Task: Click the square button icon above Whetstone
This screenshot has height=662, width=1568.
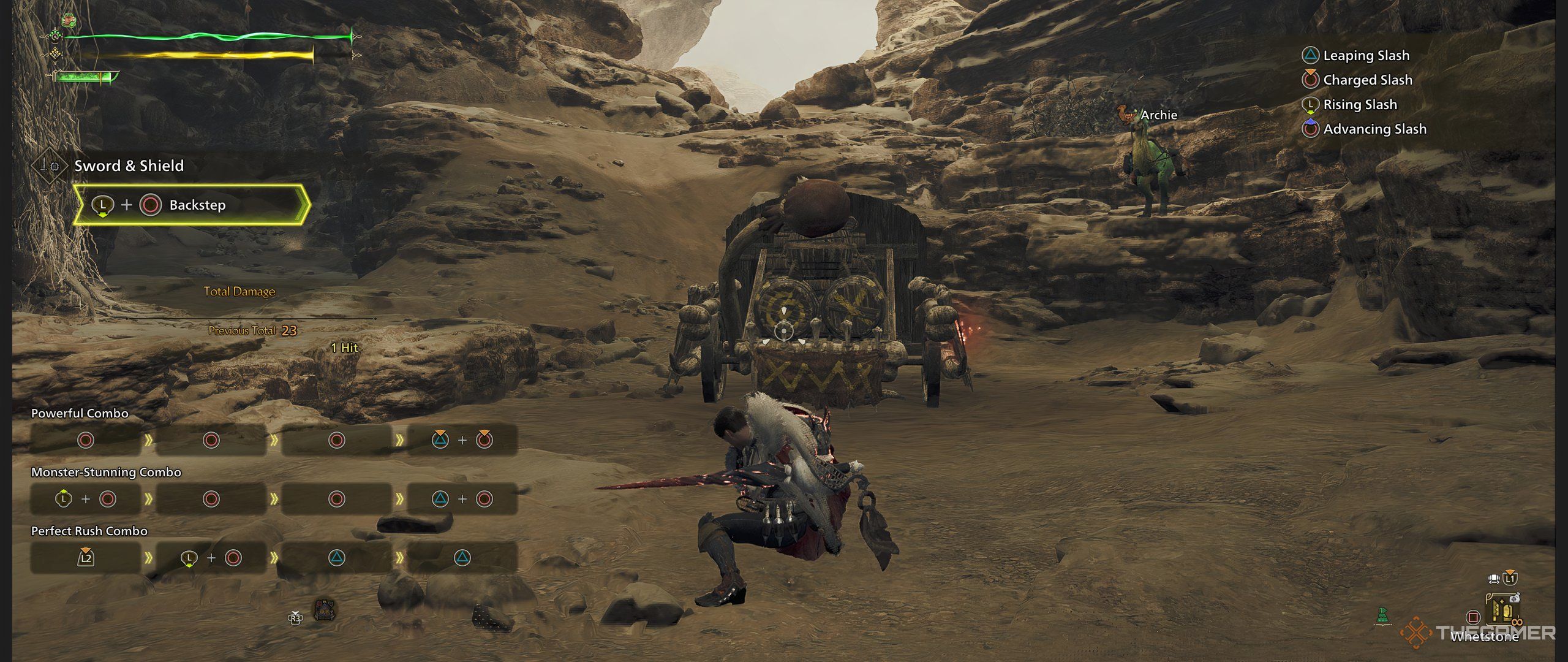Action: [1472, 617]
